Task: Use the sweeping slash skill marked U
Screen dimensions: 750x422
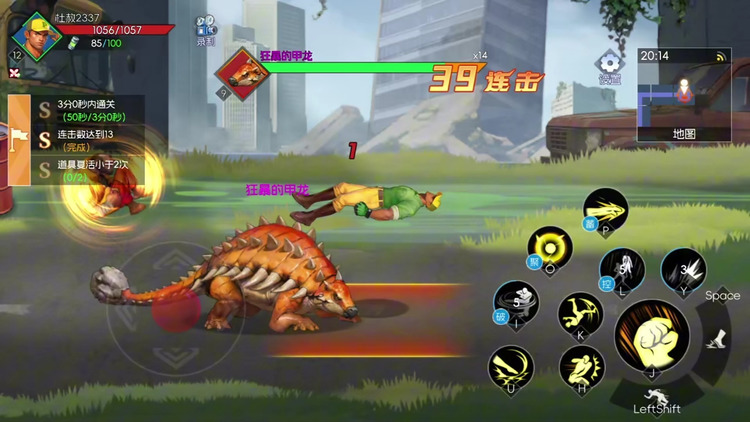Action: tap(510, 367)
